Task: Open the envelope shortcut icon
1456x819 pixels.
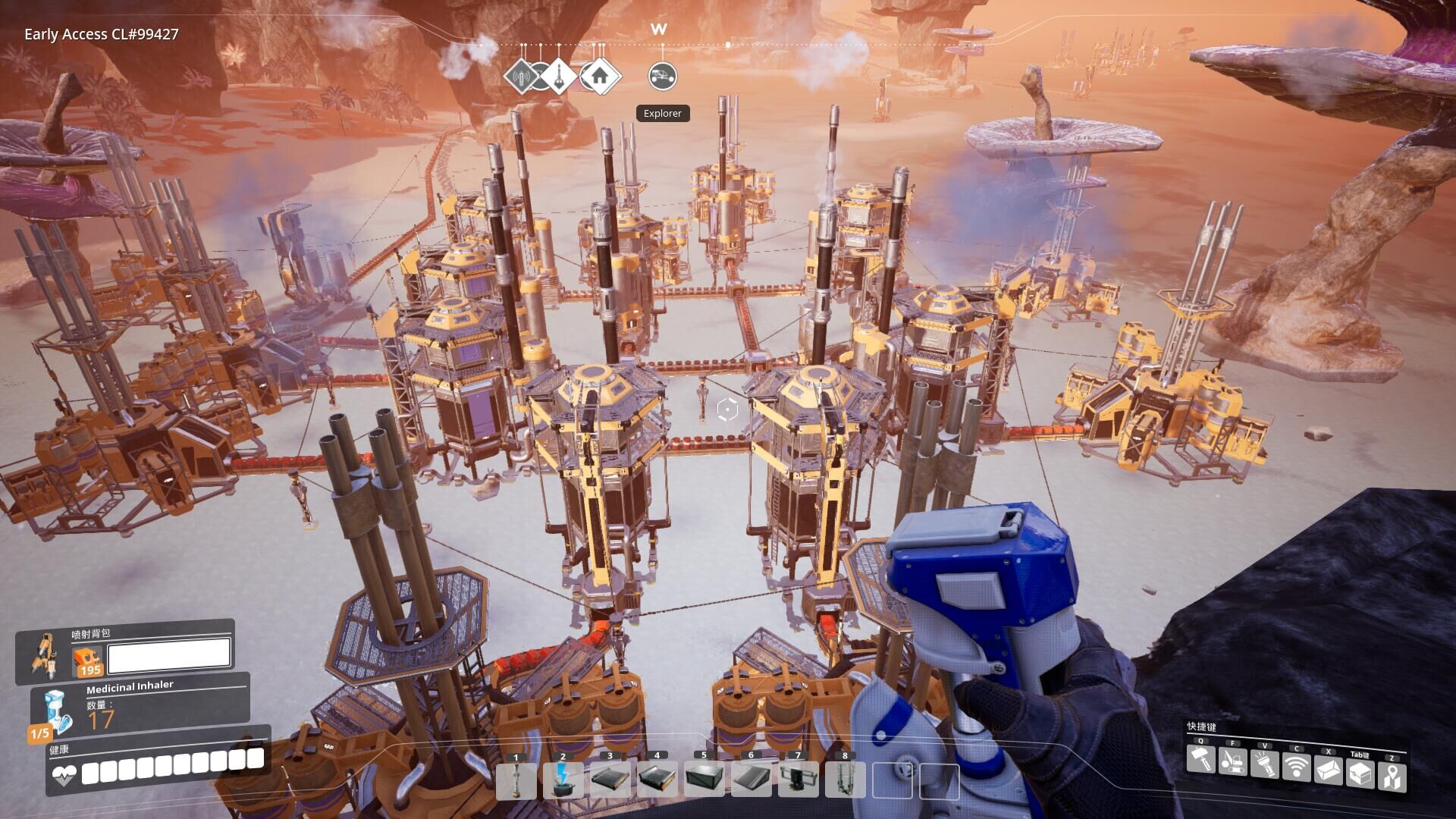Action: coord(1328,770)
